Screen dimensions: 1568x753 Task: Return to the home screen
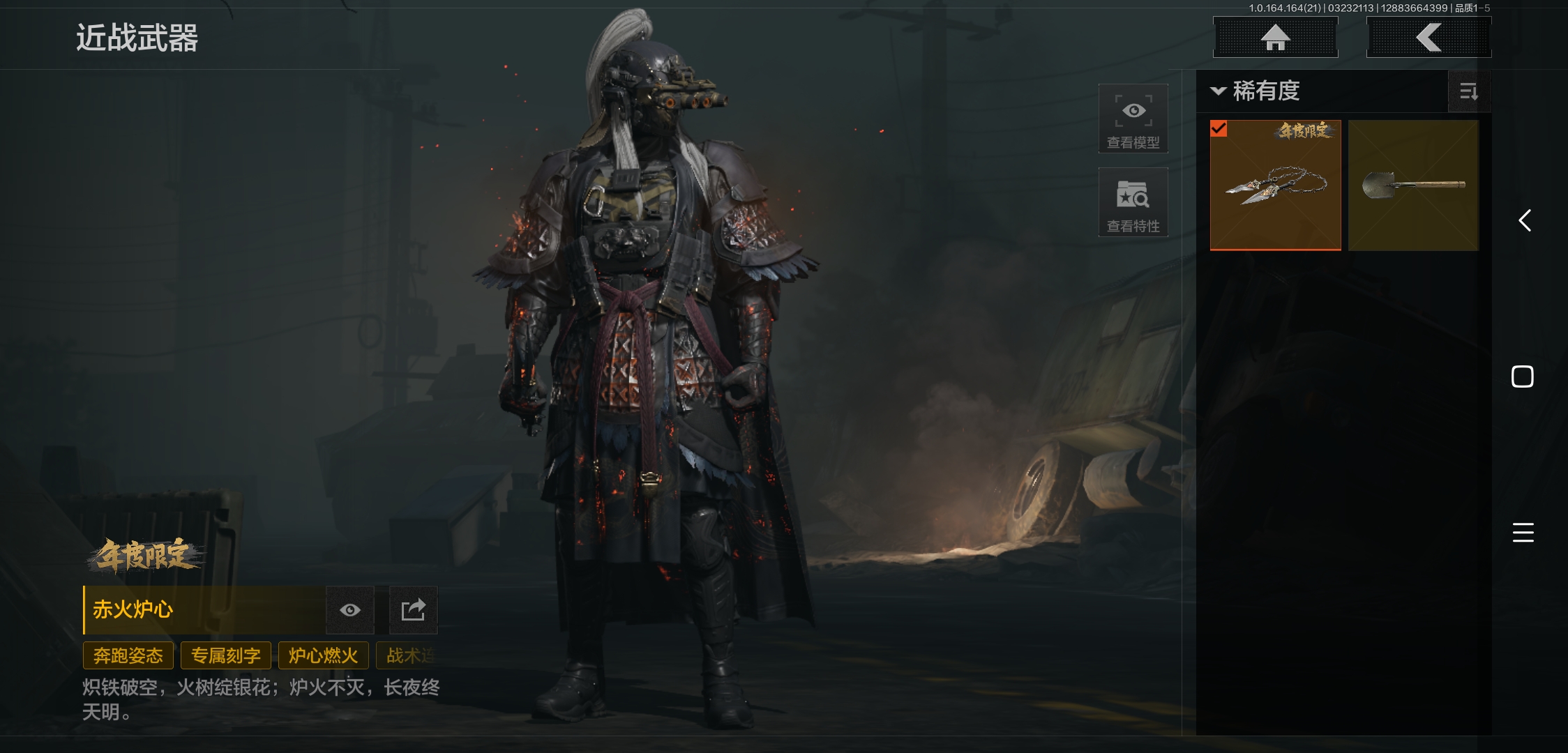click(1275, 38)
